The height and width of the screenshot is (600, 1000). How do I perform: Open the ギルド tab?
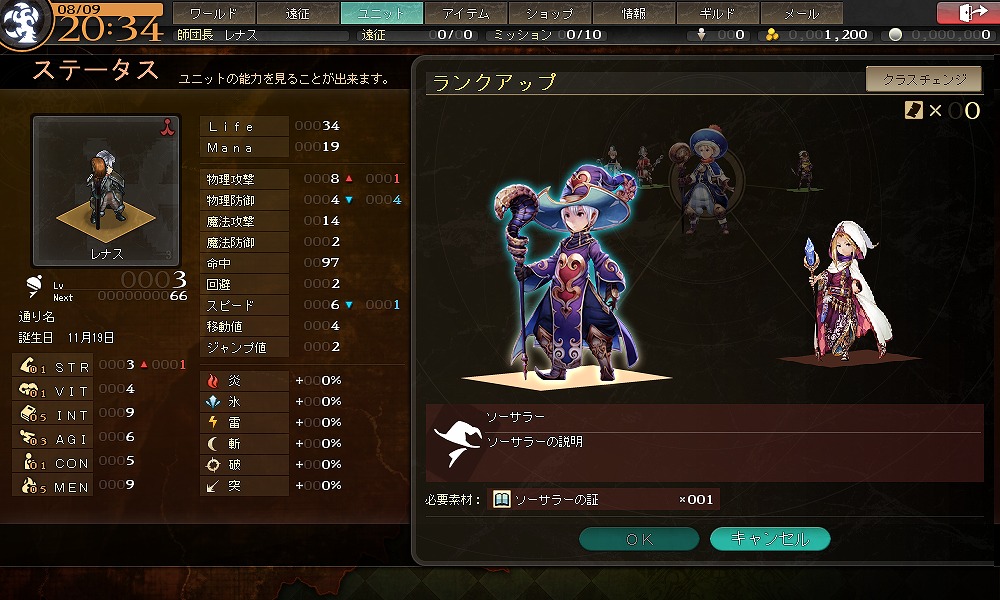[718, 14]
